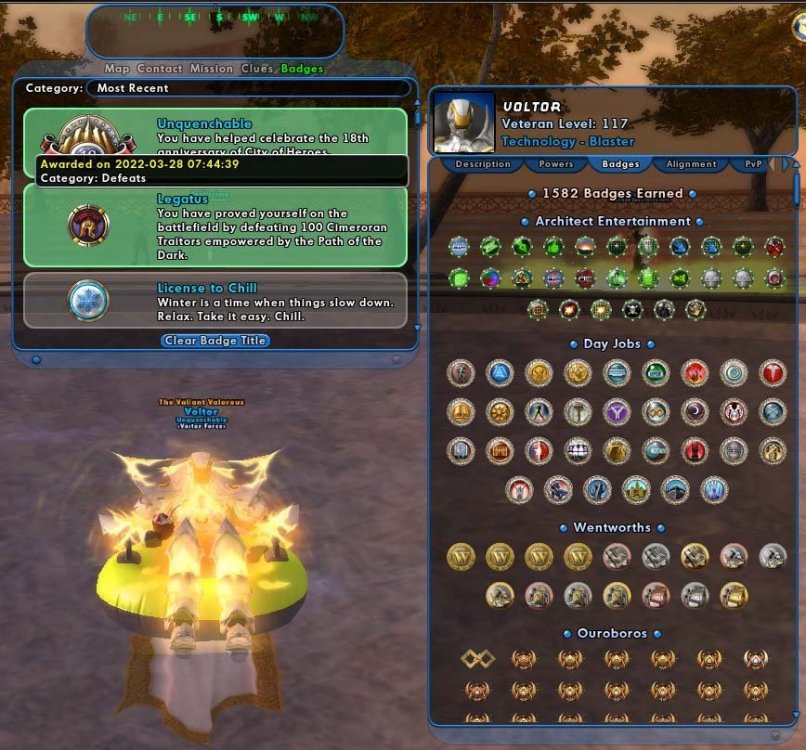This screenshot has height=750, width=806.
Task: Click the Clear Badge Title button
Action: [x=215, y=340]
